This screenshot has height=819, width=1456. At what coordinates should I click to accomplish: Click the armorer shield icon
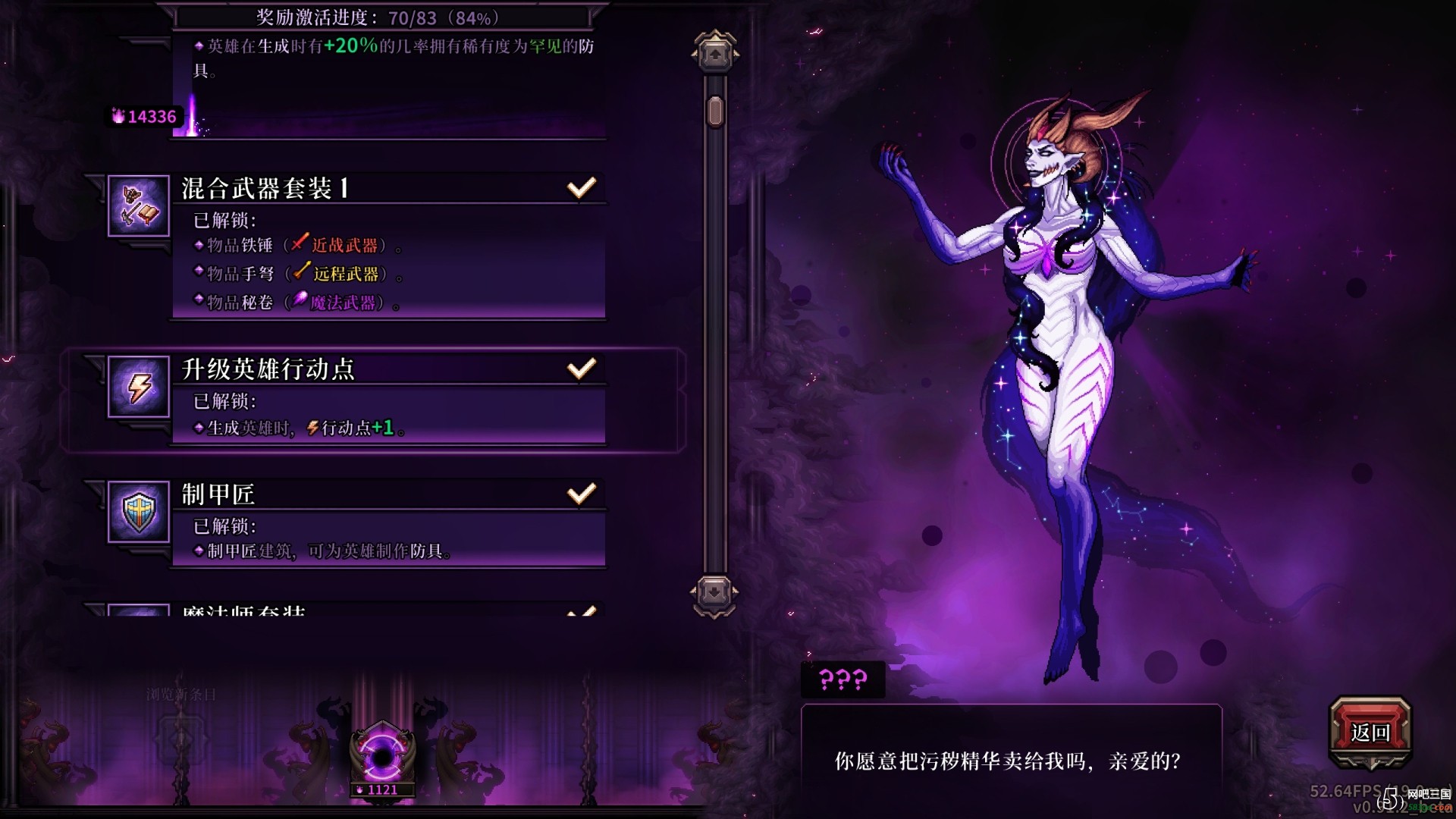pos(139,512)
